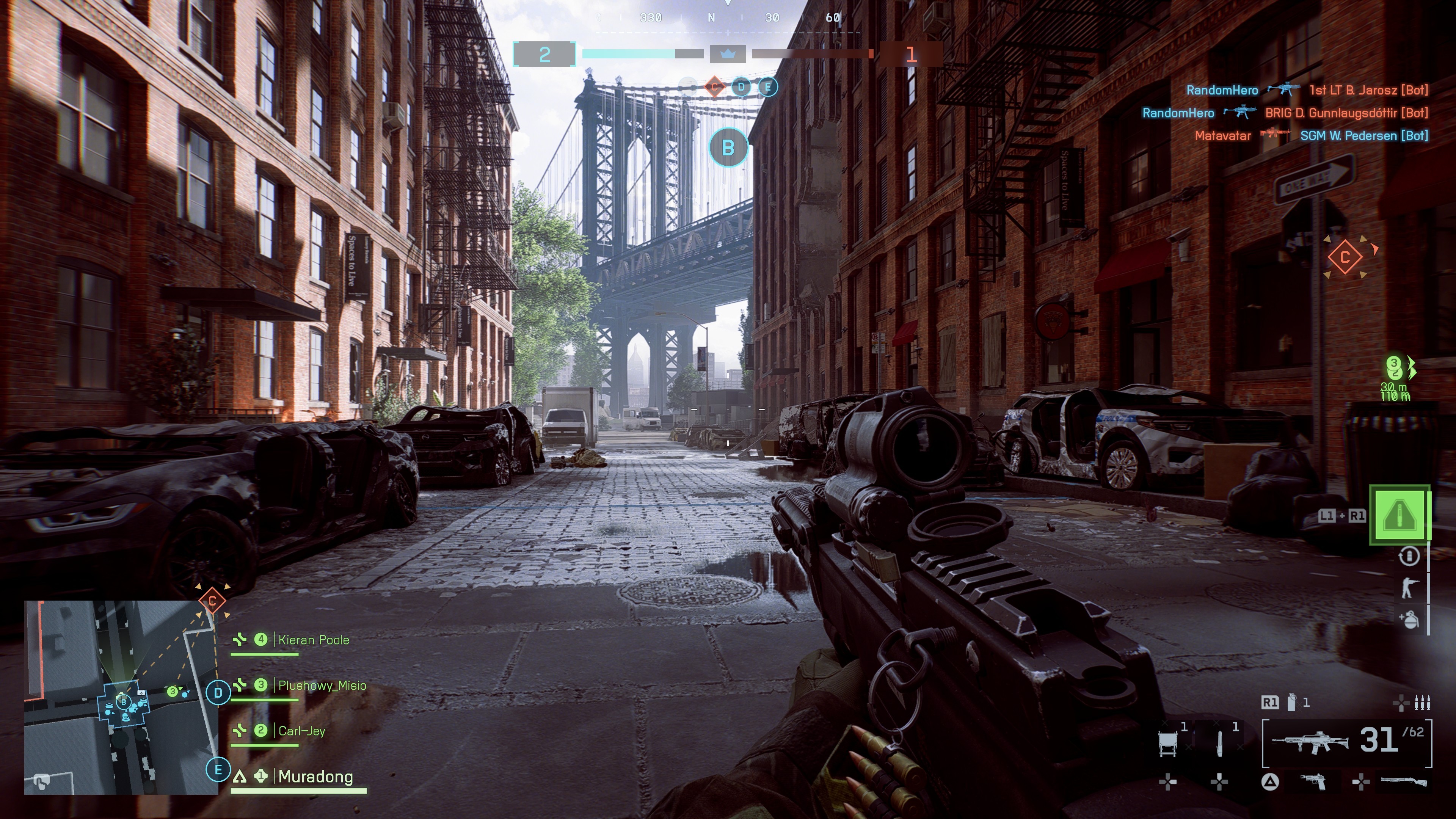This screenshot has height=819, width=1456.
Task: Switch to the shotgun weapon icon
Action: 1403,782
